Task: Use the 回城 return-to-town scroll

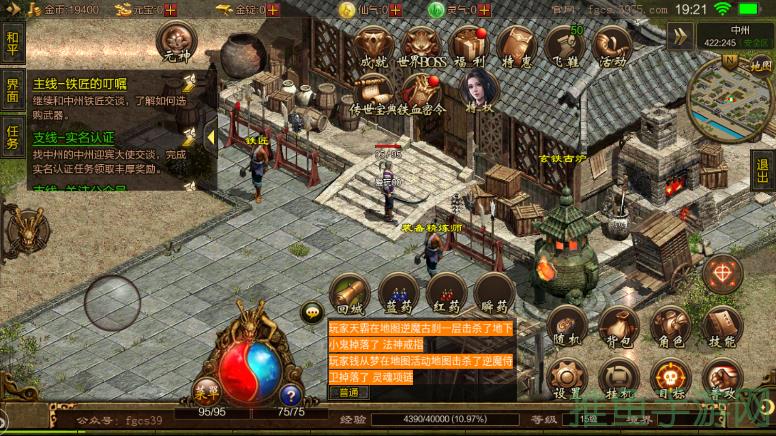Action: 349,292
